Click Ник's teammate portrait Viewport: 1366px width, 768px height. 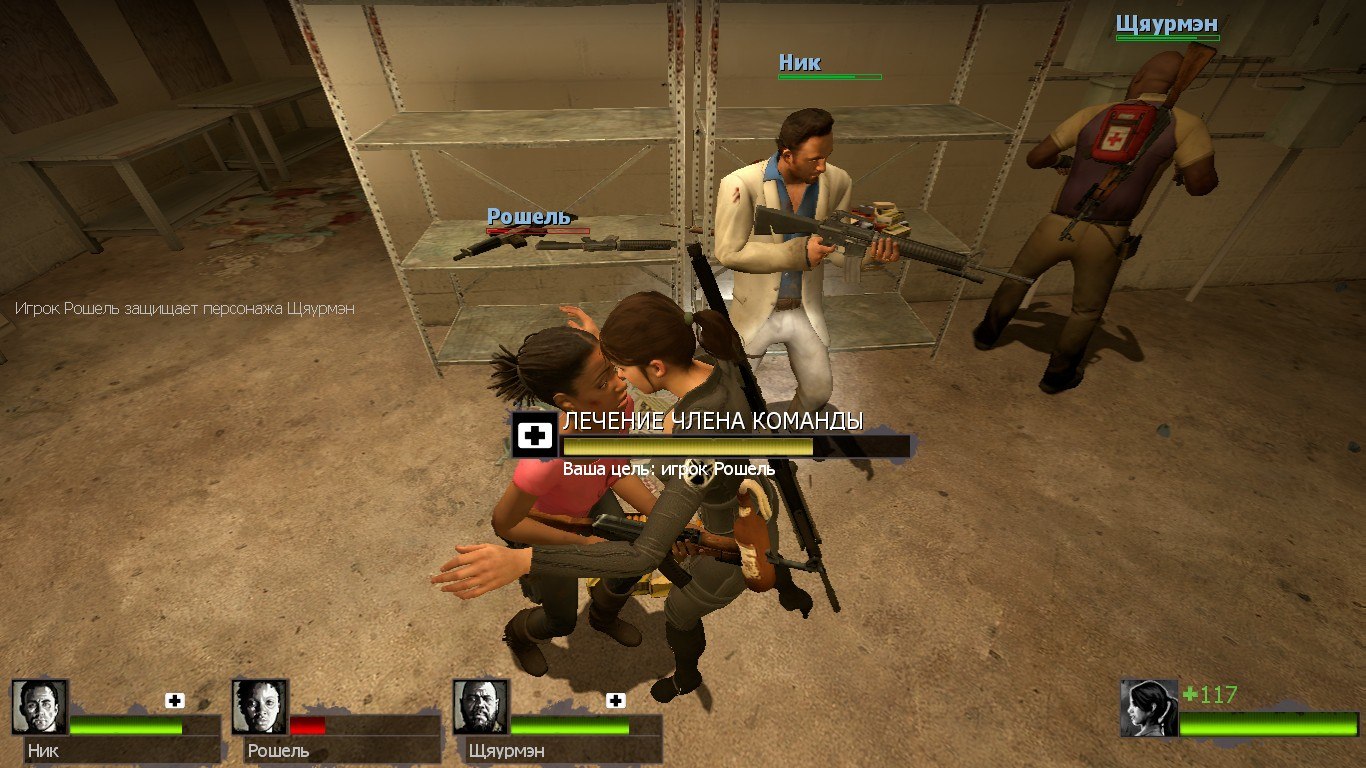(x=40, y=707)
